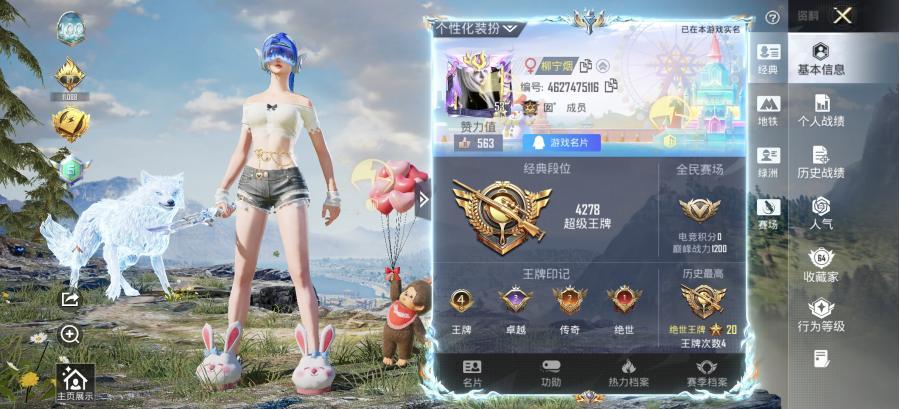Open the 收藏家 section

point(821,265)
